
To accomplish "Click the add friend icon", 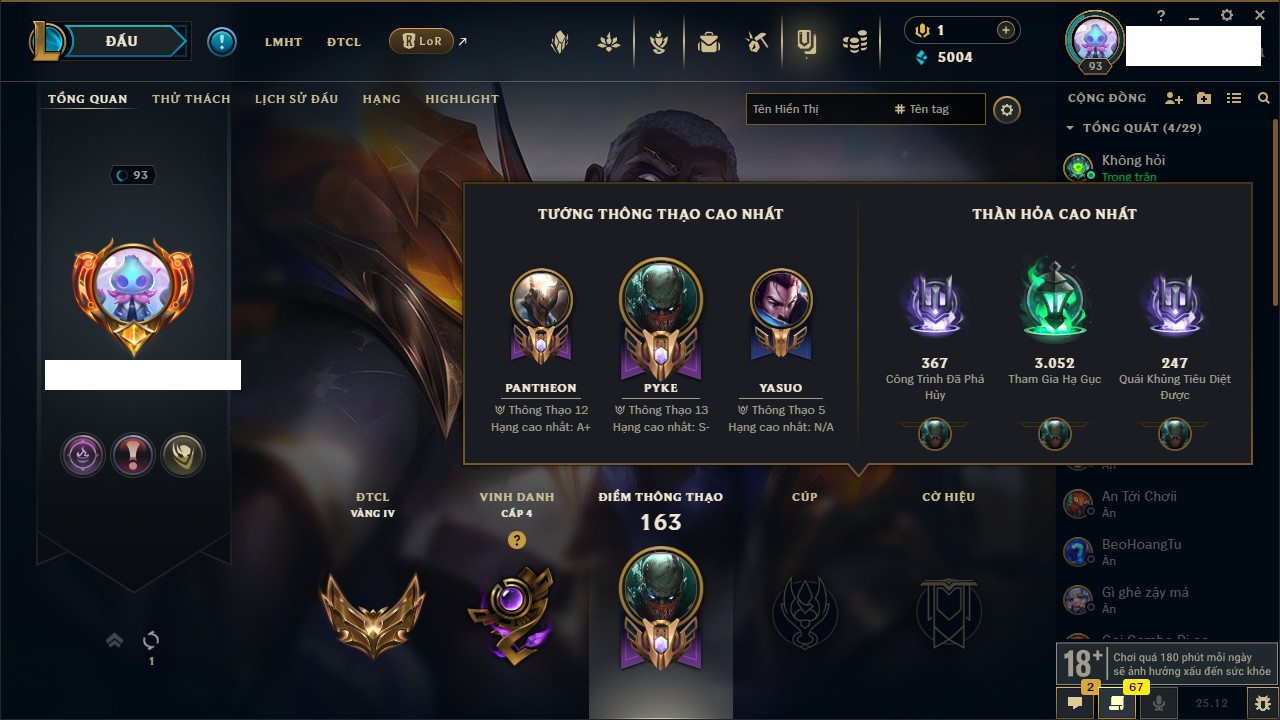I will coord(1174,98).
